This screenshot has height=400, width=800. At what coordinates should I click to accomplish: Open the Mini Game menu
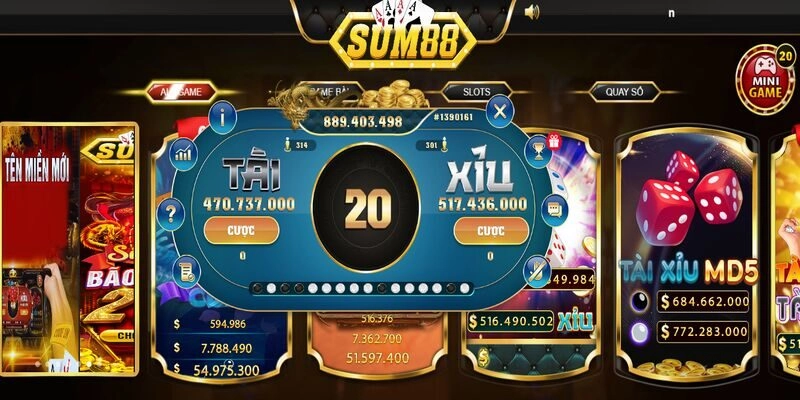point(764,80)
